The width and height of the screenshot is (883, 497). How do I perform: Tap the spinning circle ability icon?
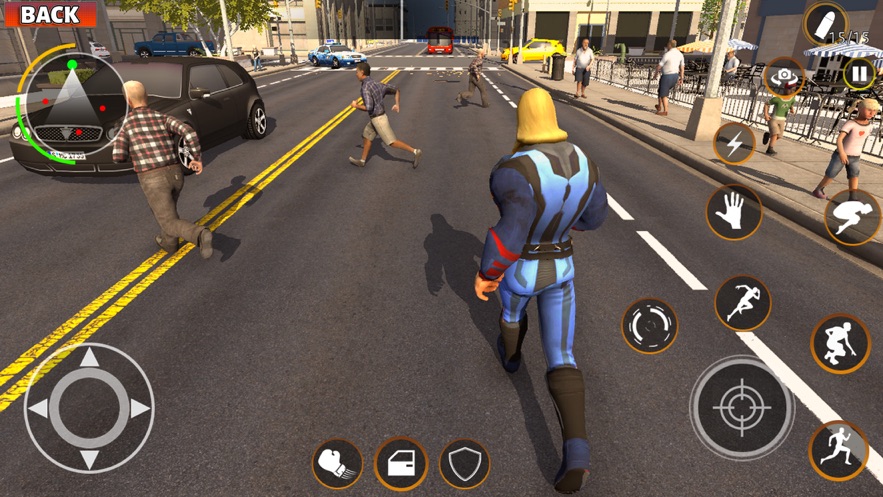[650, 326]
